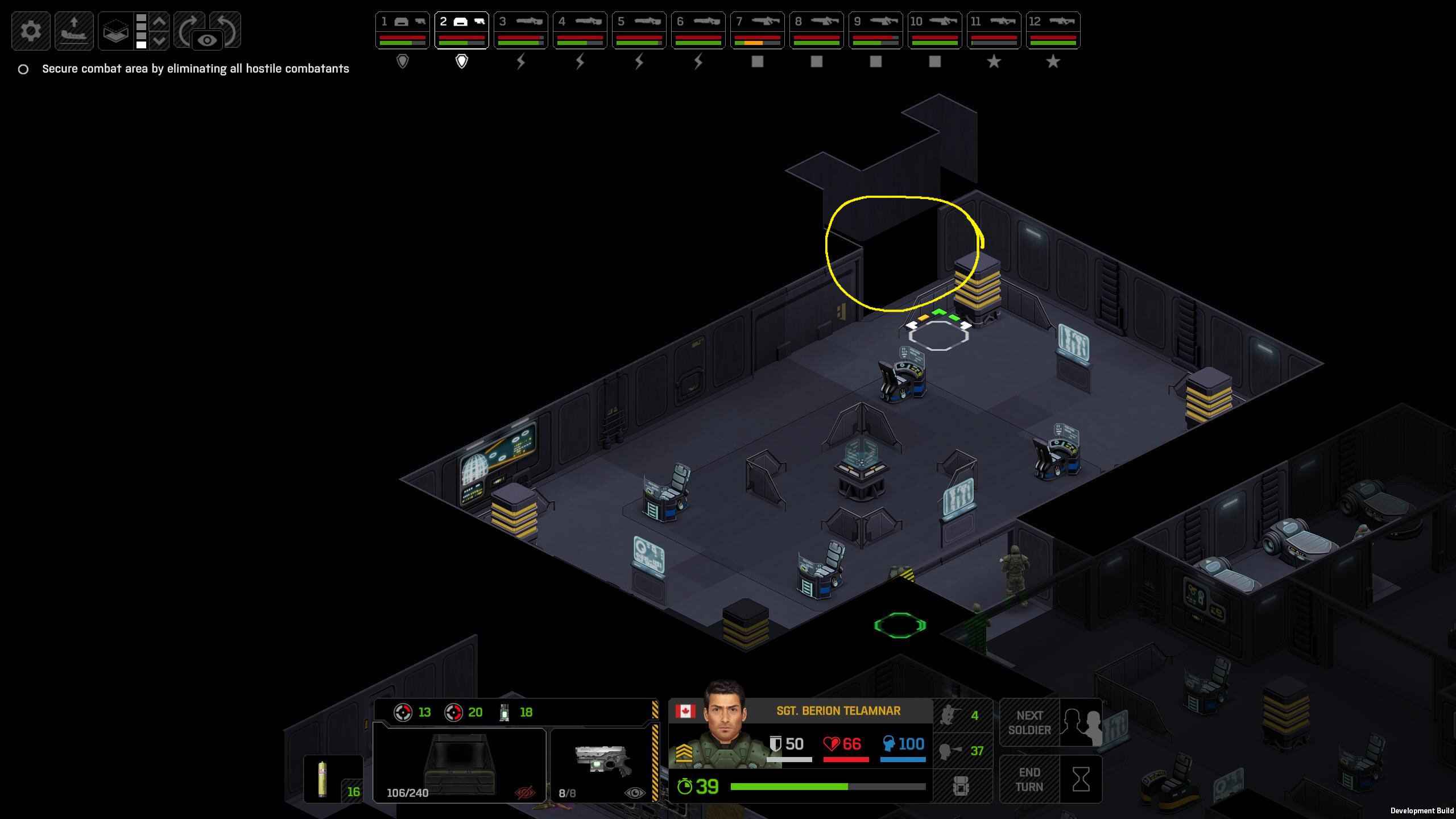The height and width of the screenshot is (819, 1456).
Task: Select soldier 12 in the squad bar
Action: [1053, 31]
